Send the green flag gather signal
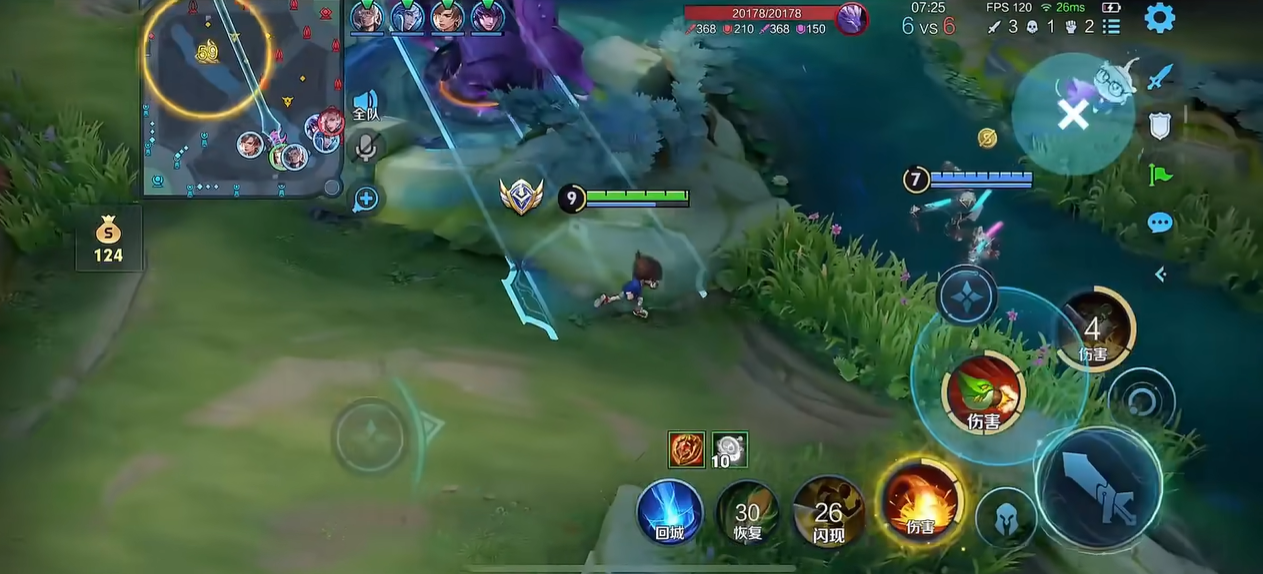This screenshot has height=574, width=1263. point(1159,174)
